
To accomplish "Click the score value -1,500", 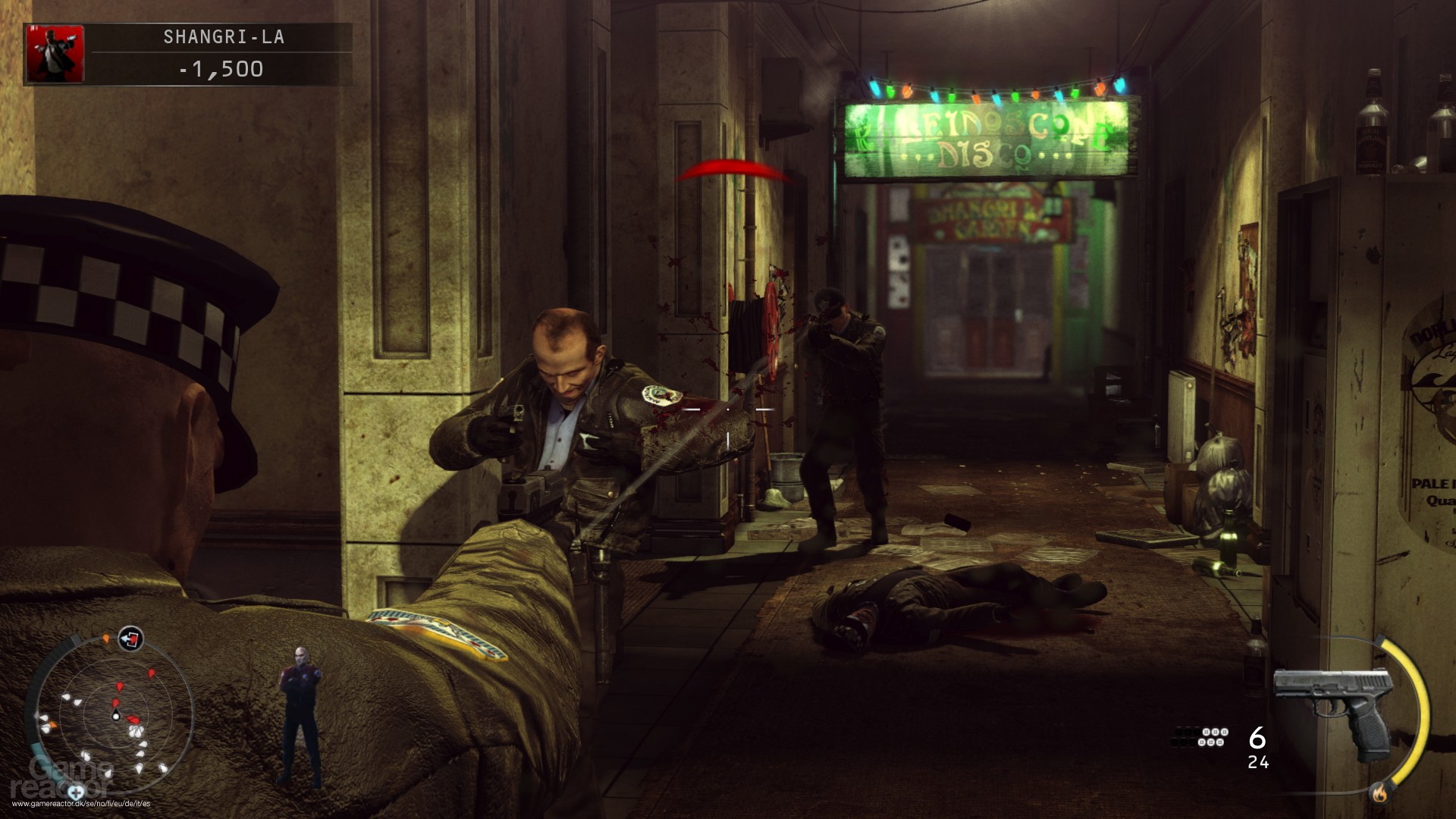I will (220, 72).
